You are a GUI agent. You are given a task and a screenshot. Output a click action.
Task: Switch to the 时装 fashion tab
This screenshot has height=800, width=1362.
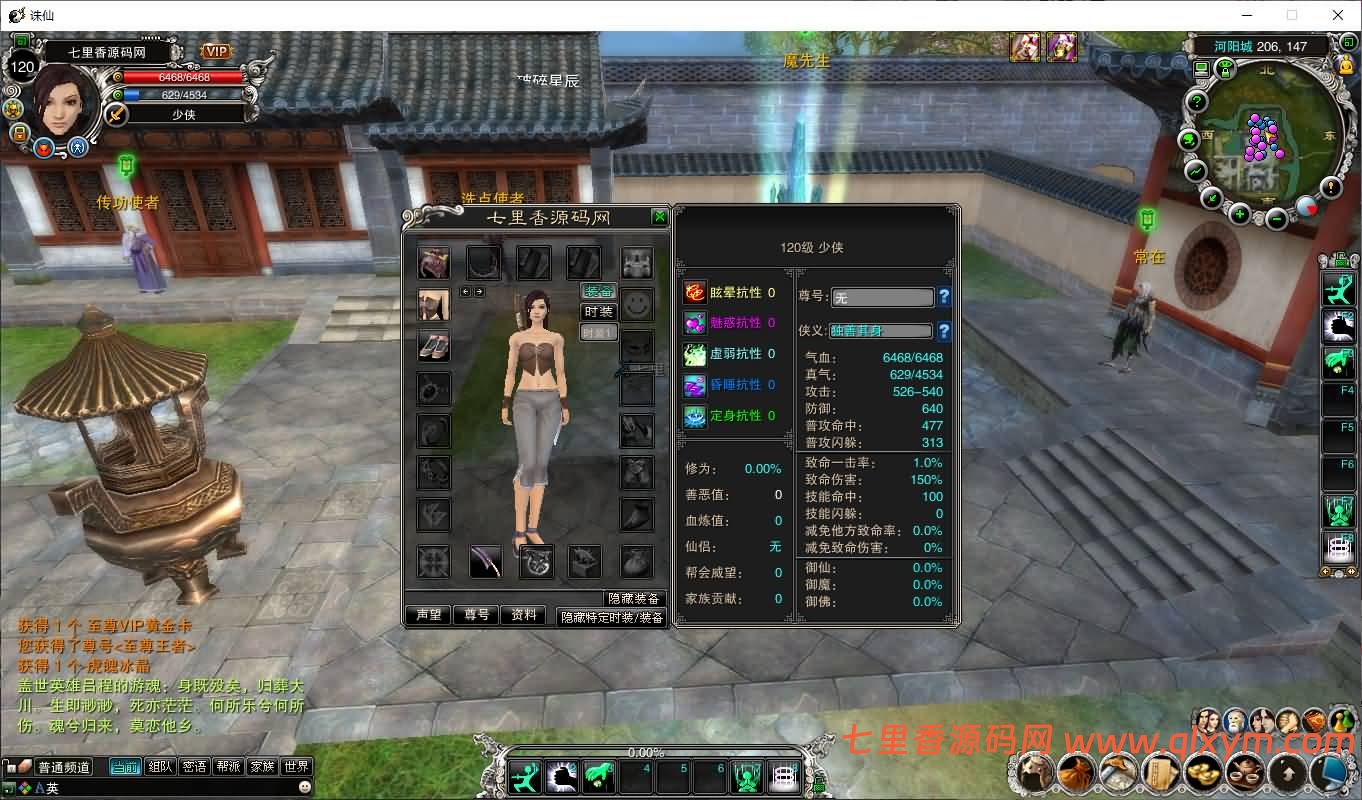click(x=598, y=313)
